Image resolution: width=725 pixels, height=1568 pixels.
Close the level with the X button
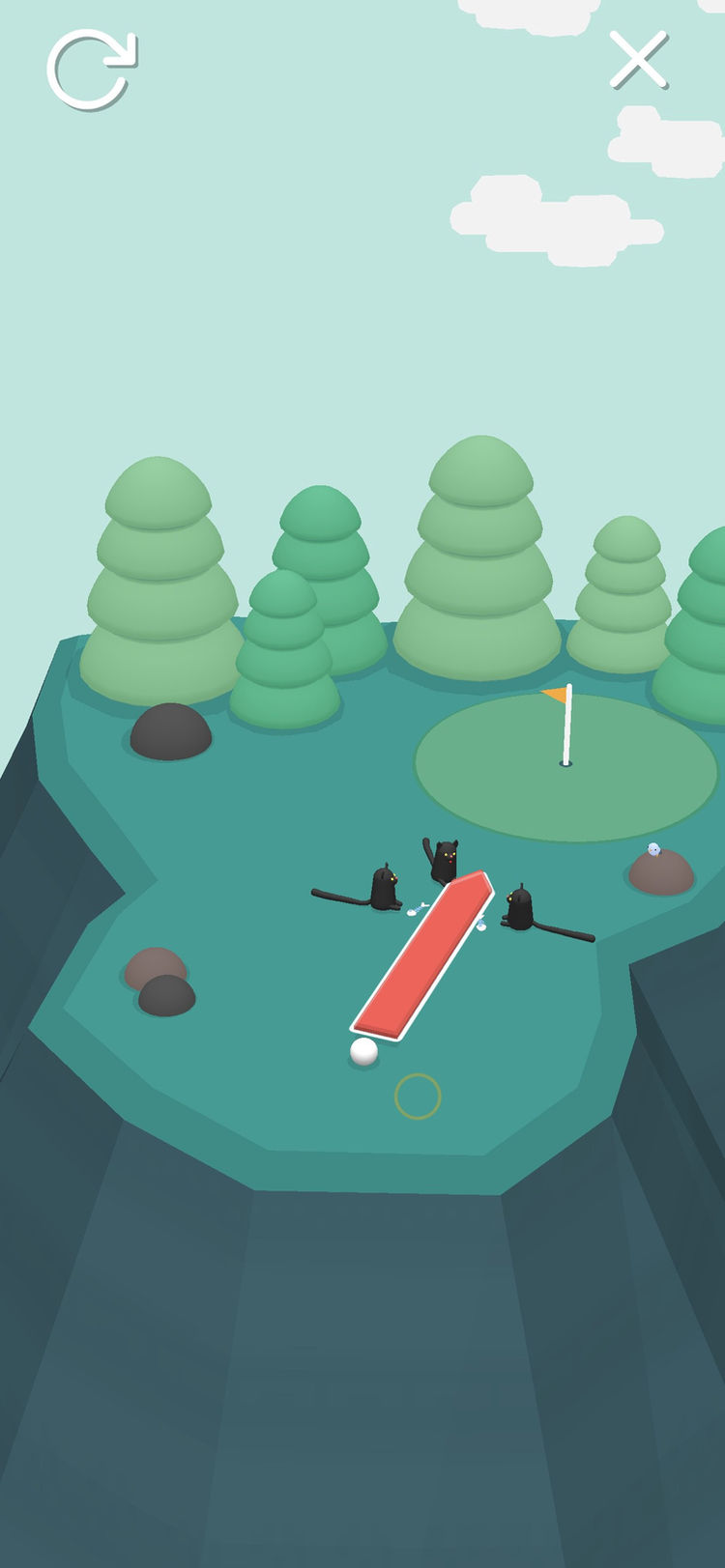pos(638,59)
